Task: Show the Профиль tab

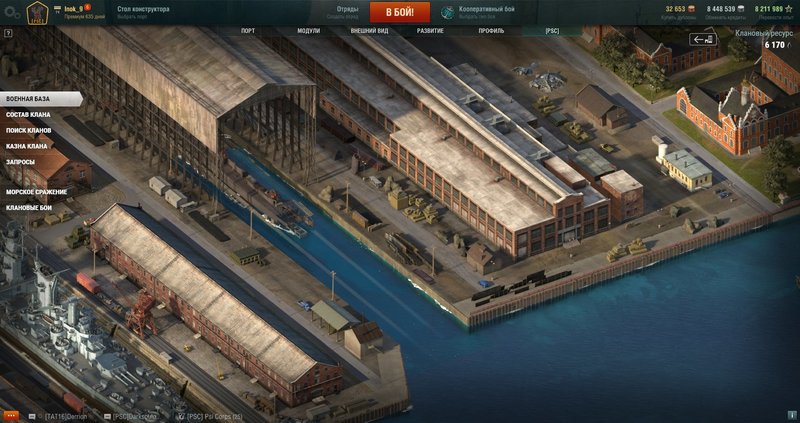Action: pos(491,31)
